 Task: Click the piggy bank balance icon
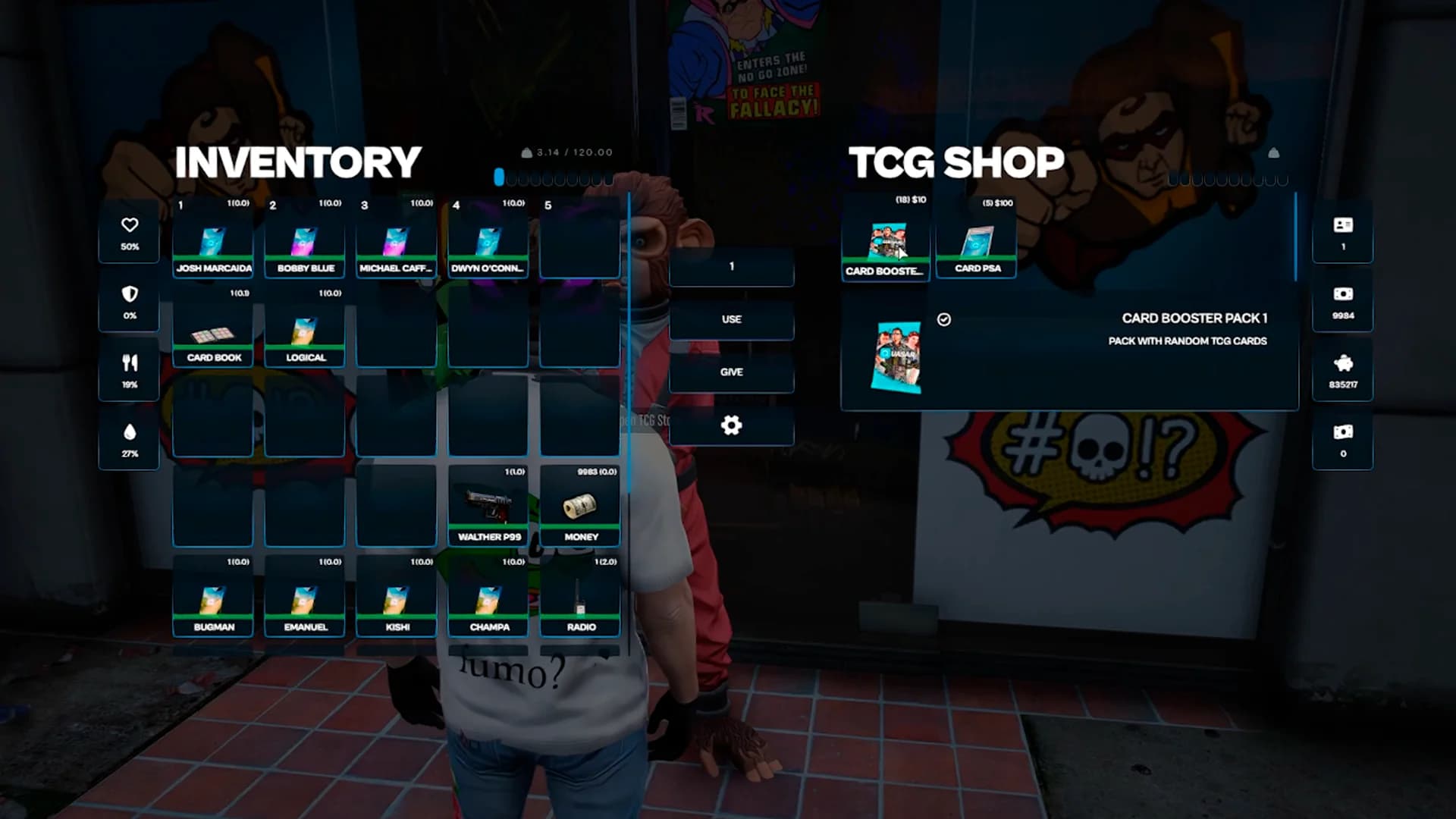tap(1342, 365)
